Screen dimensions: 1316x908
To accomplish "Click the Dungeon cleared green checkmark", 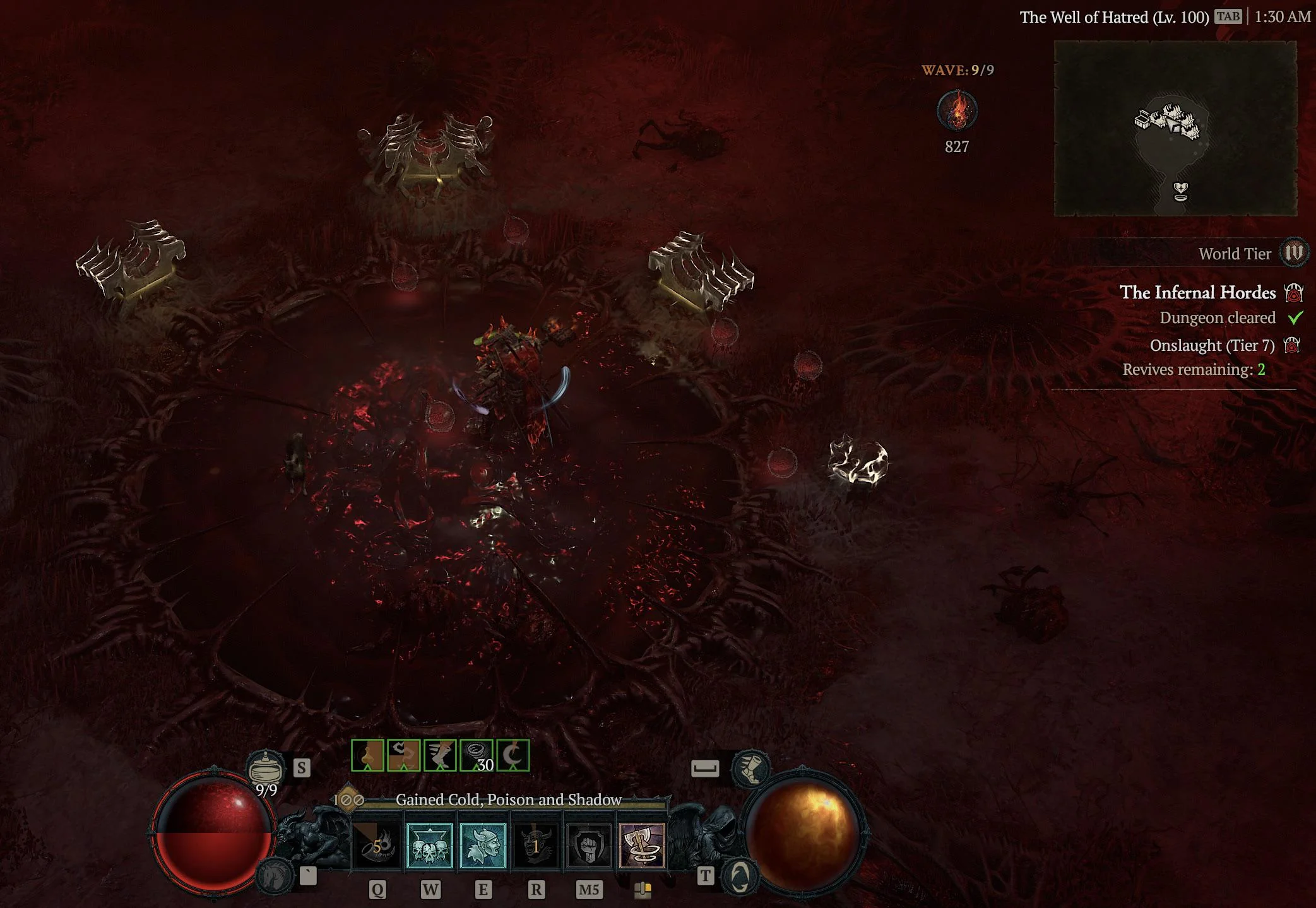I will (1295, 318).
